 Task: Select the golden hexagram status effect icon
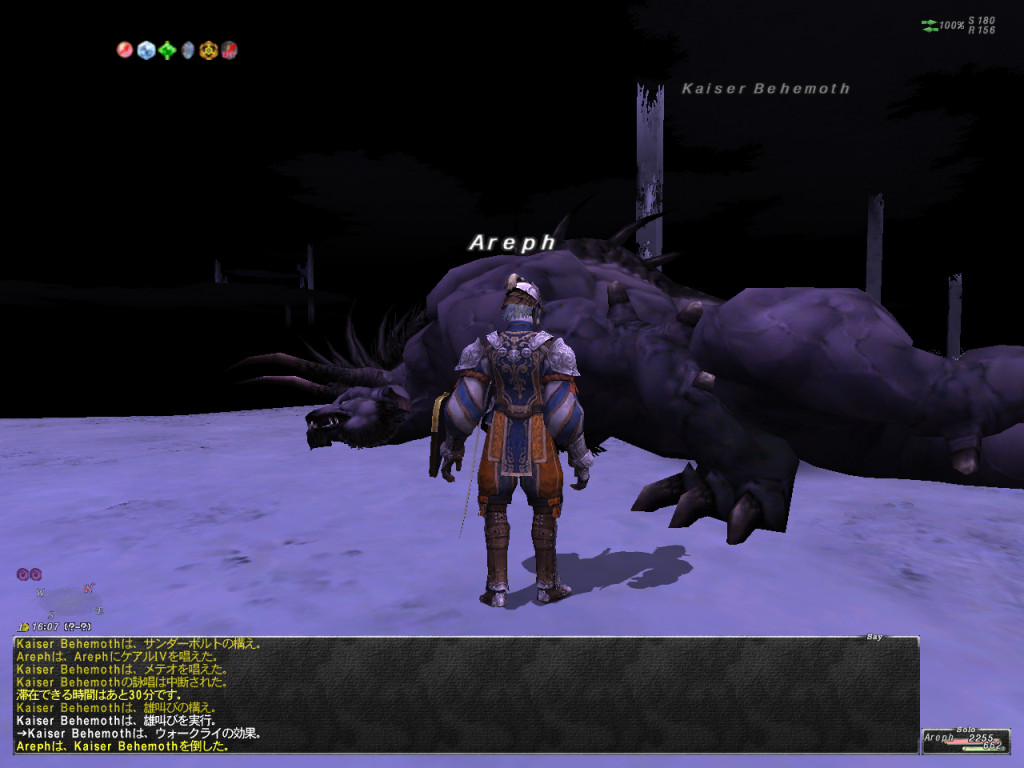point(208,49)
